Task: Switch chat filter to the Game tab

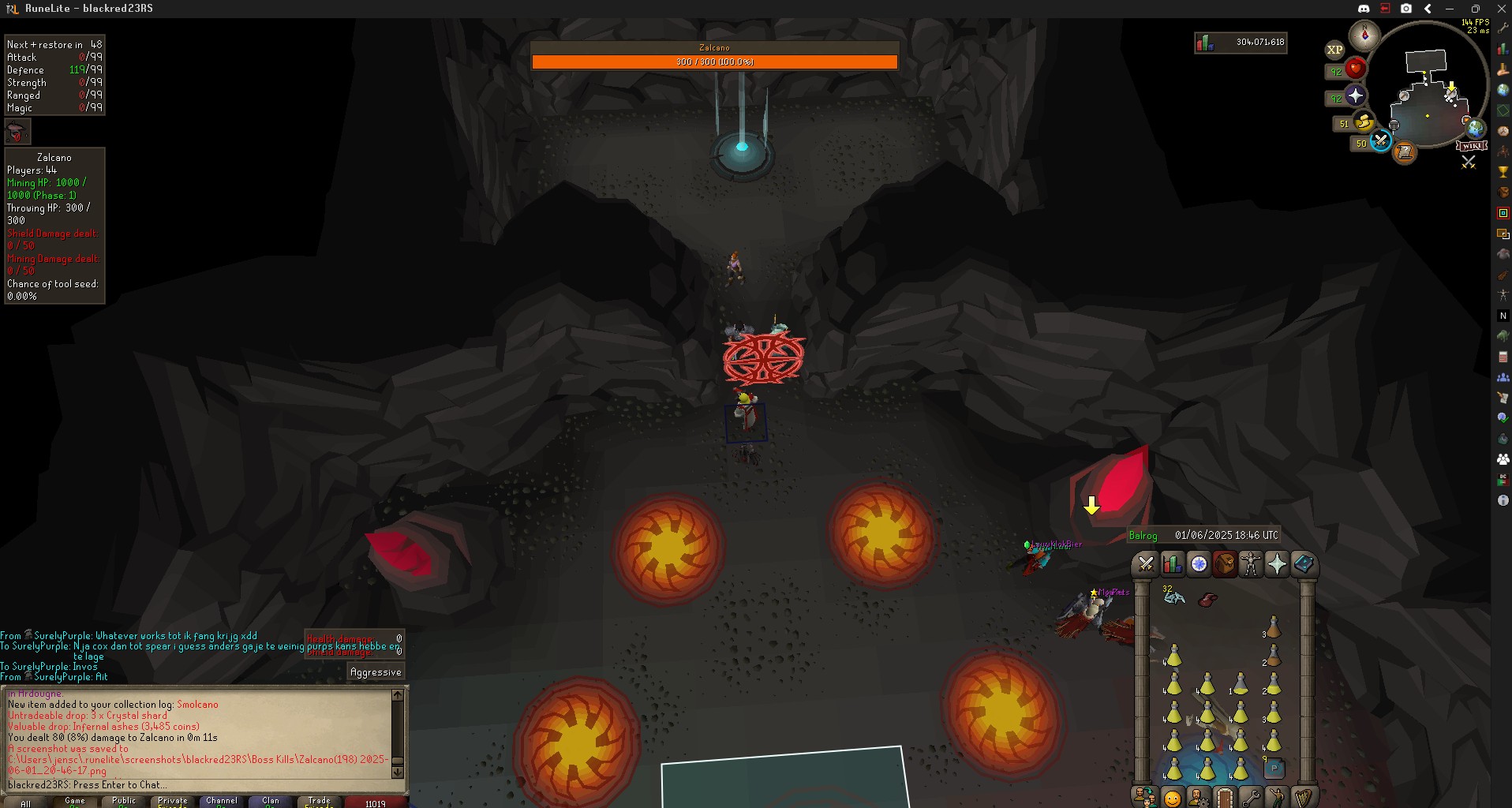Action: (75, 802)
